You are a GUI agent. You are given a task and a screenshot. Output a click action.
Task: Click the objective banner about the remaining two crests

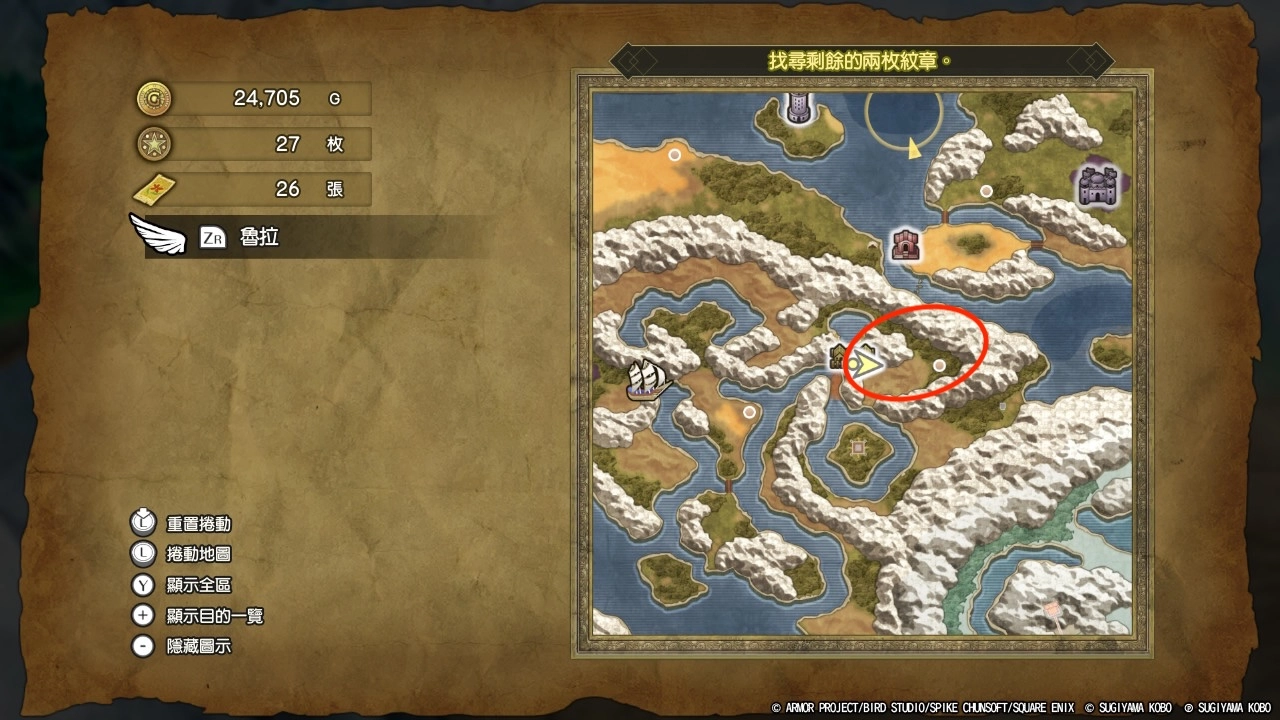click(x=861, y=60)
